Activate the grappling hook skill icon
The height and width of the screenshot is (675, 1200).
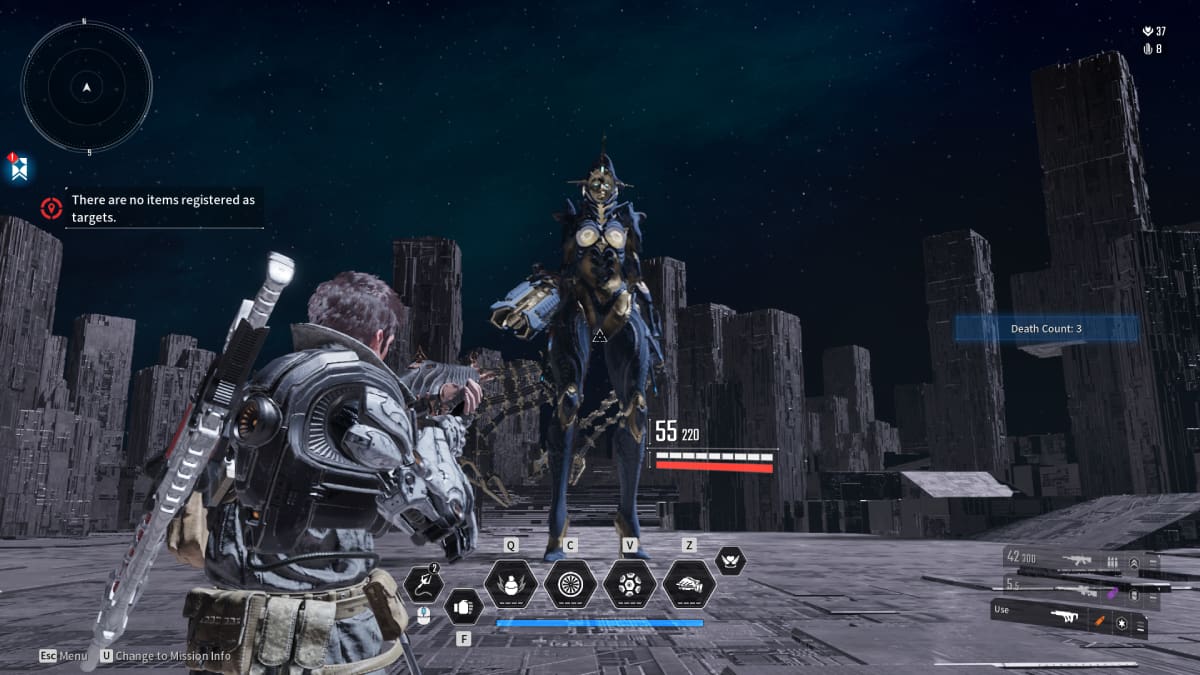click(423, 583)
